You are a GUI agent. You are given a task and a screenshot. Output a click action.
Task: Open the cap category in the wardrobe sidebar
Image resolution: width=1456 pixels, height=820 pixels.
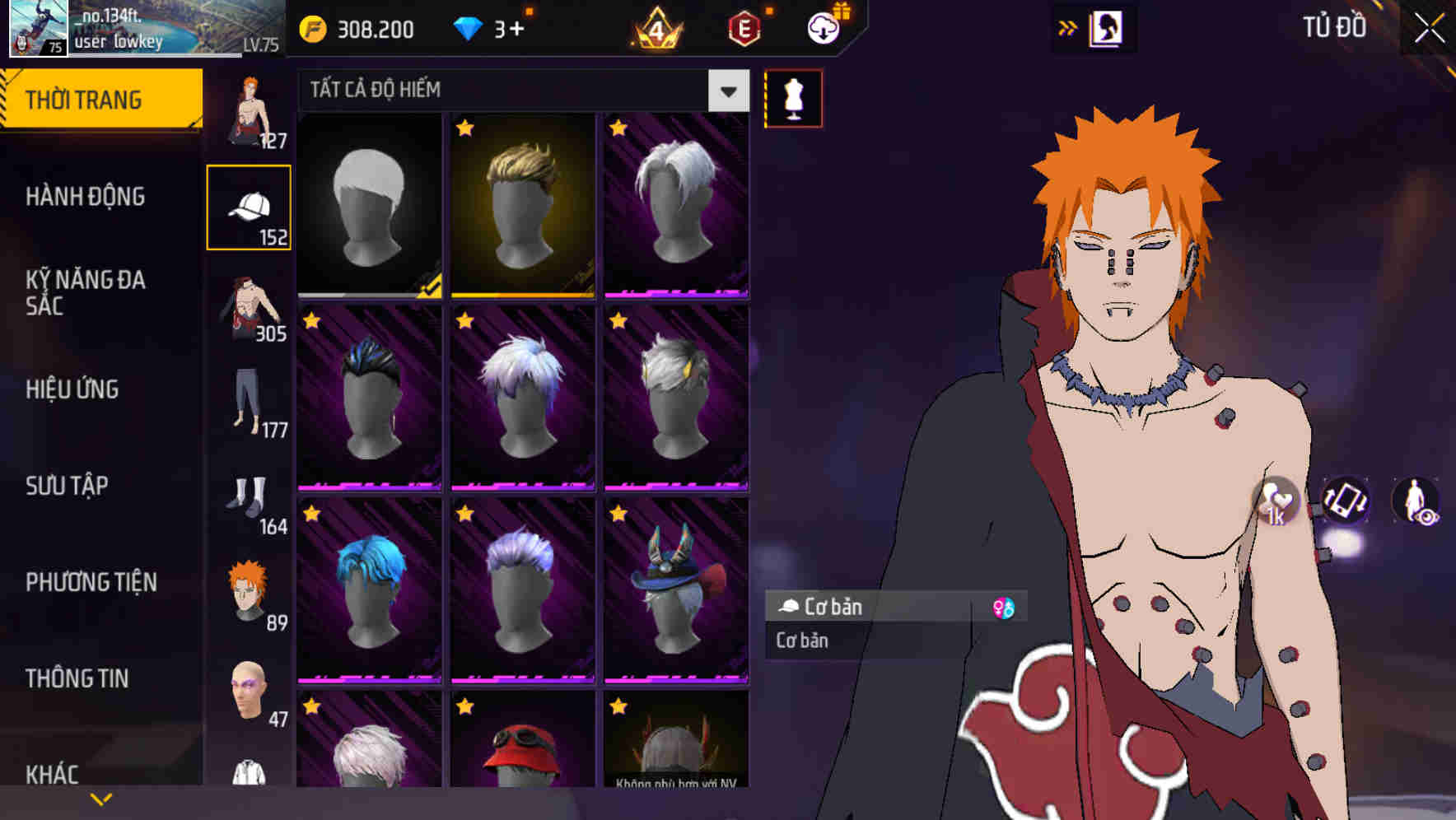pyautogui.click(x=250, y=206)
